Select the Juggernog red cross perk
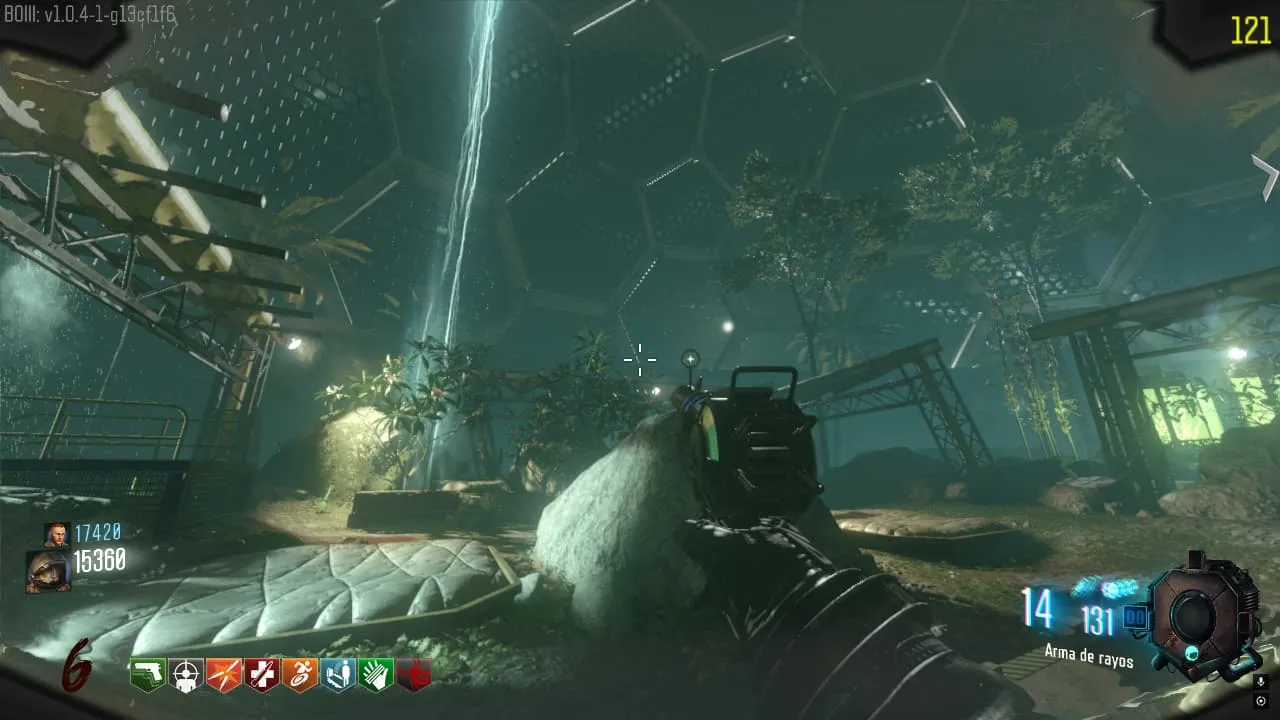 262,675
